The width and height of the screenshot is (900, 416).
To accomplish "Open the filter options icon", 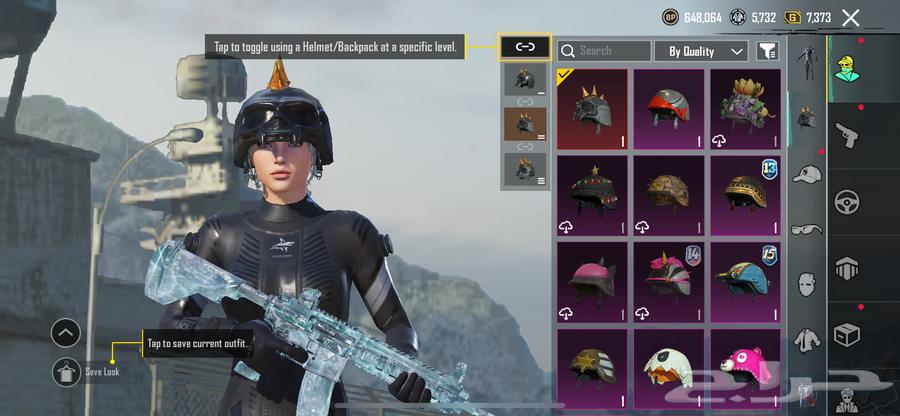I will tap(767, 50).
